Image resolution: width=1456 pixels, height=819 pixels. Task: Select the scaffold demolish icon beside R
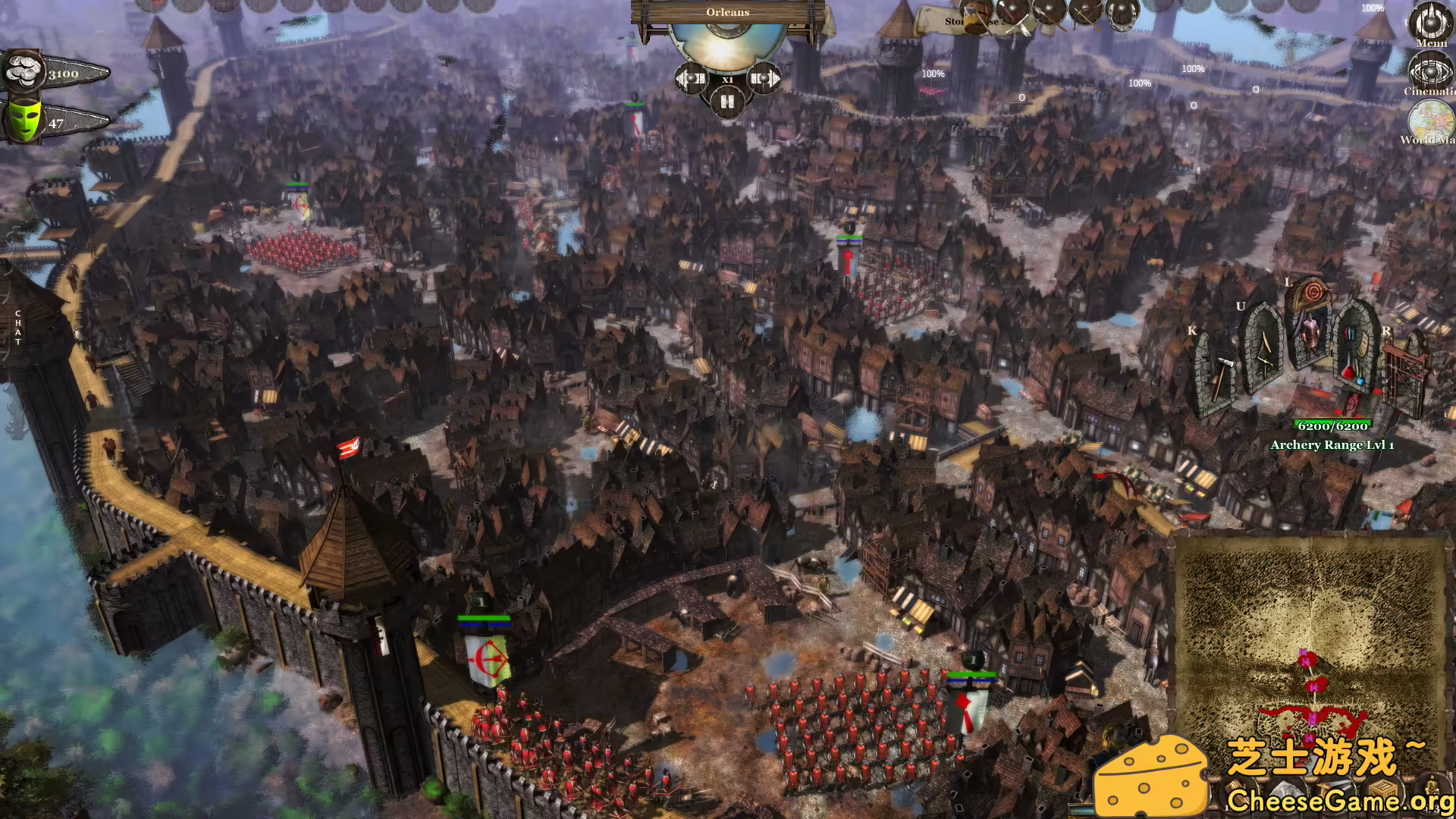(1403, 372)
